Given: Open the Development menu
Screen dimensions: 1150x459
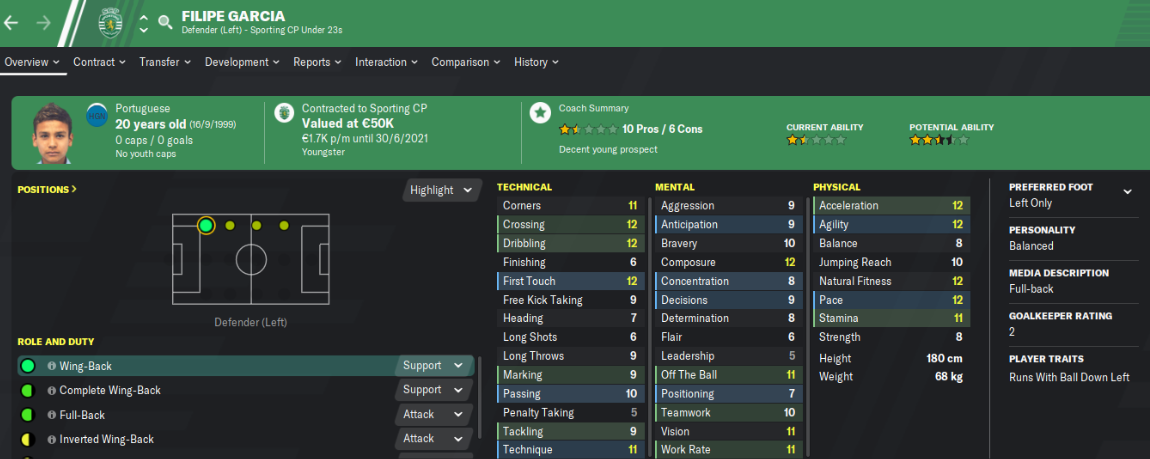Looking at the screenshot, I should [242, 62].
